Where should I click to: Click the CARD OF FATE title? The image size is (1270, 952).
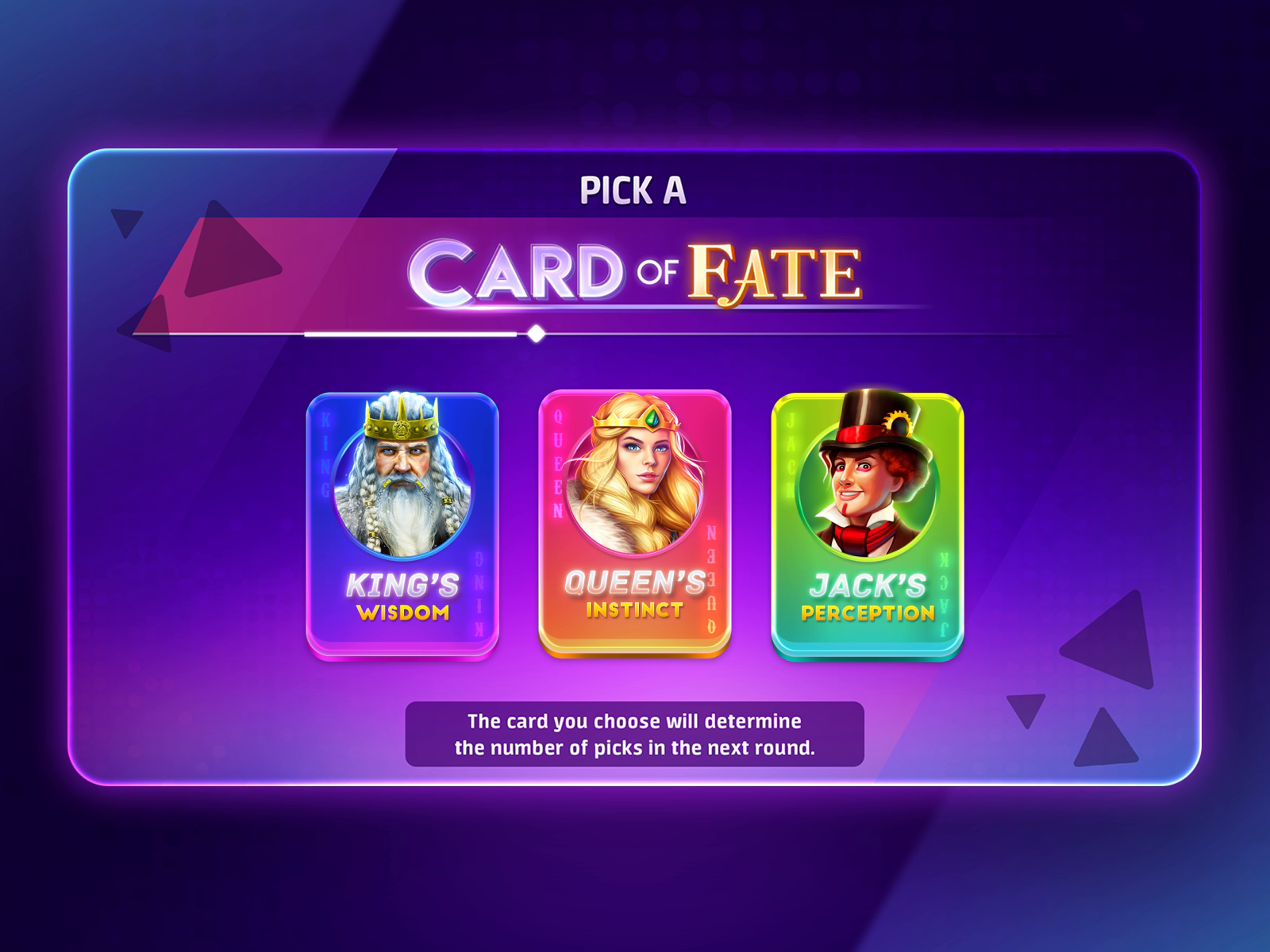tap(635, 270)
